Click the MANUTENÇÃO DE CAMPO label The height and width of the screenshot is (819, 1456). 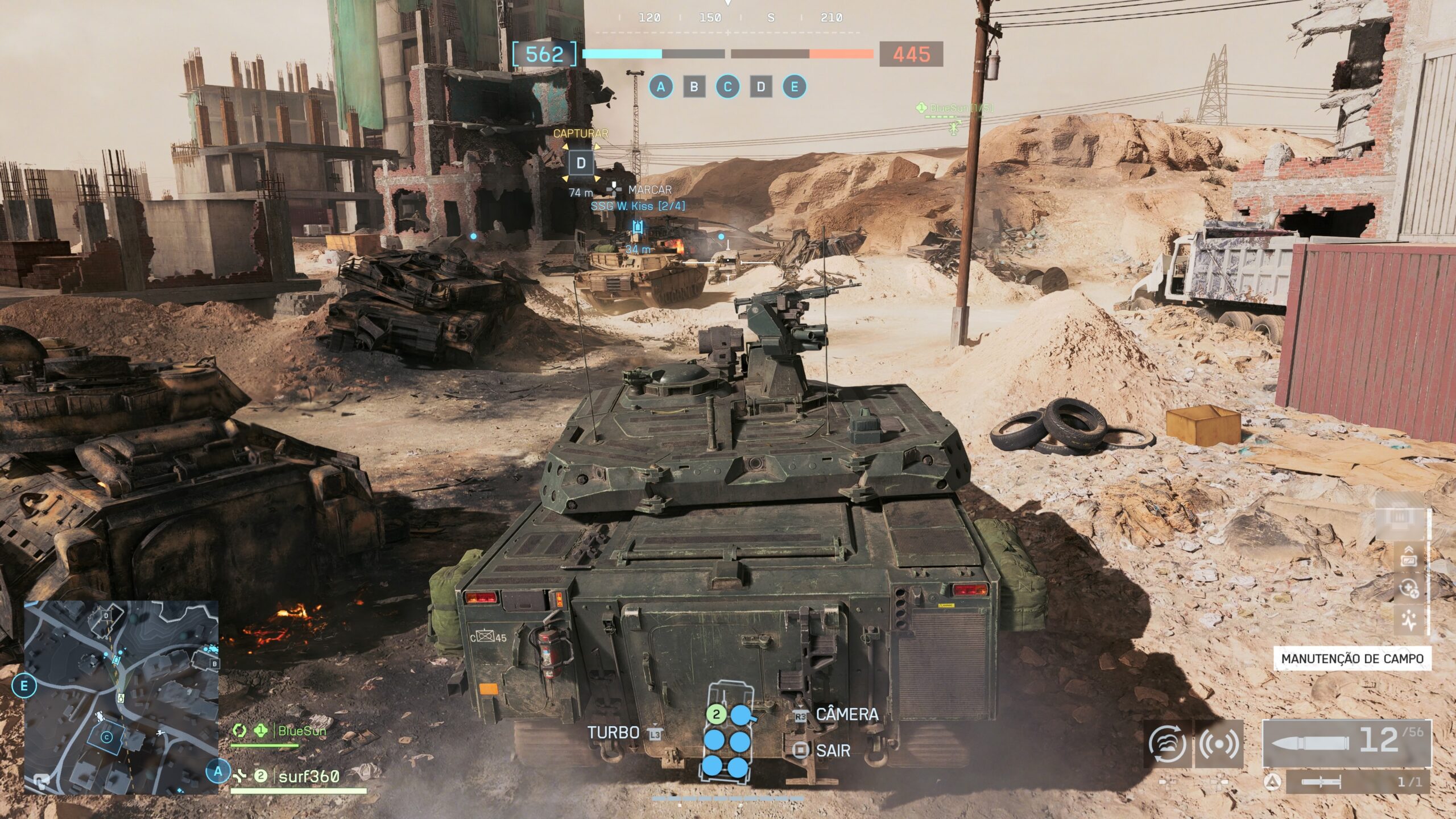1352,659
